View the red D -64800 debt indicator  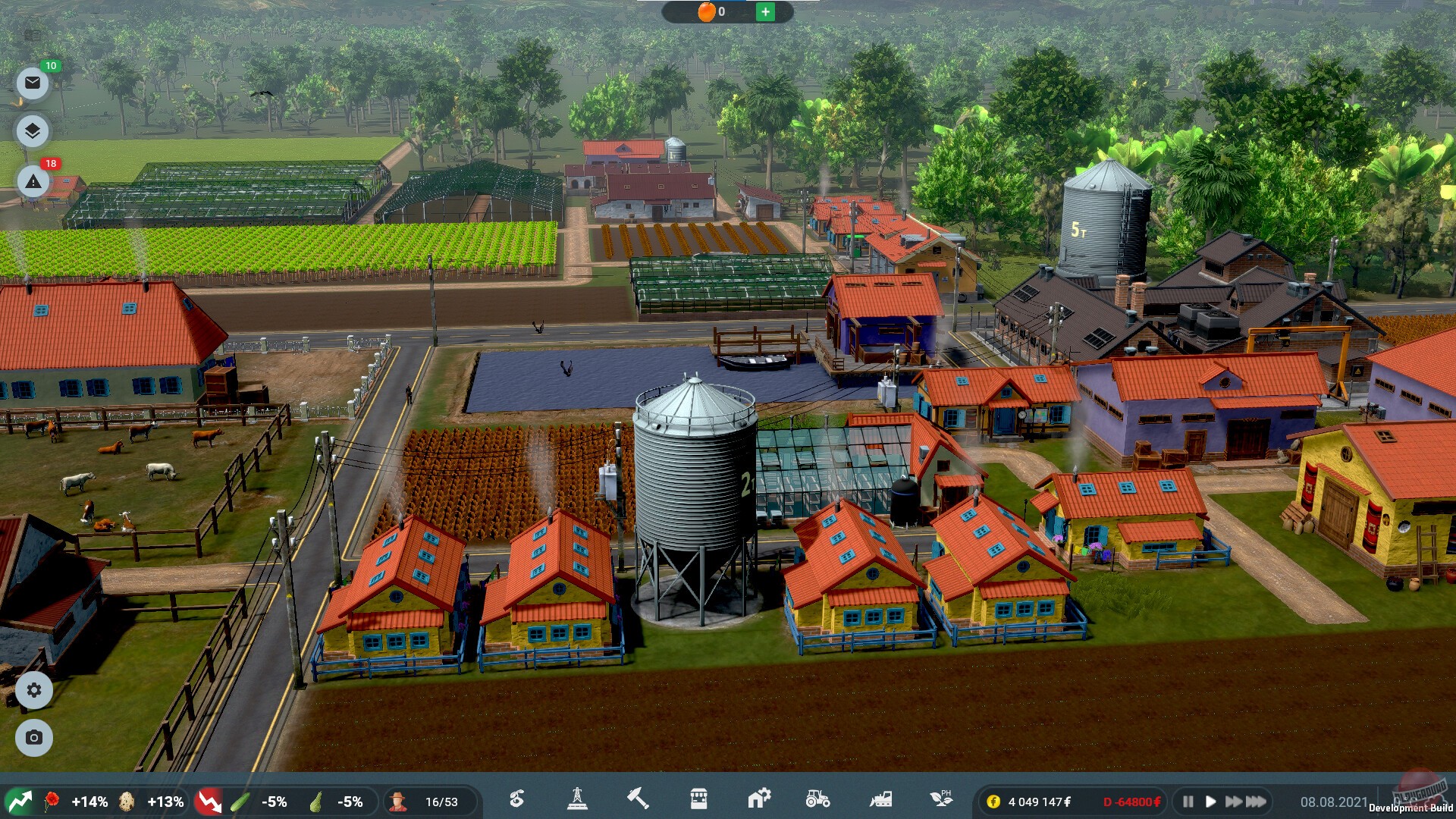click(1130, 801)
